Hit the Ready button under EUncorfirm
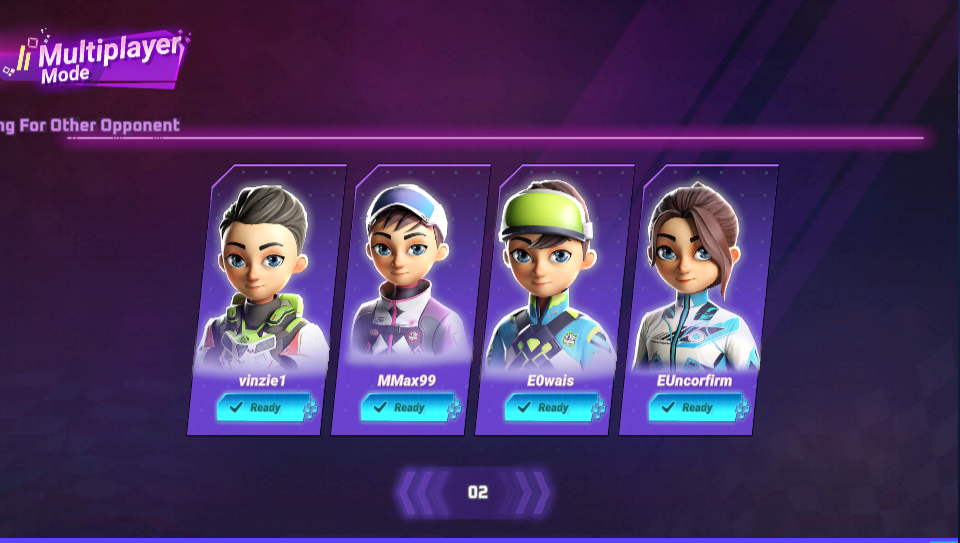Screen dimensions: 960x543 pyautogui.click(x=692, y=408)
